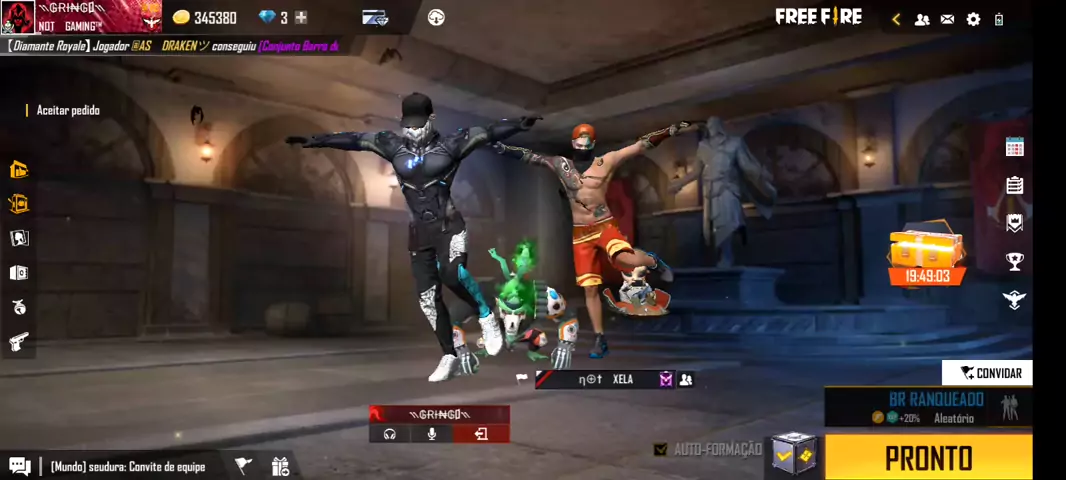The image size is (1066, 480).
Task: Click the PRONTO ready button
Action: point(928,458)
